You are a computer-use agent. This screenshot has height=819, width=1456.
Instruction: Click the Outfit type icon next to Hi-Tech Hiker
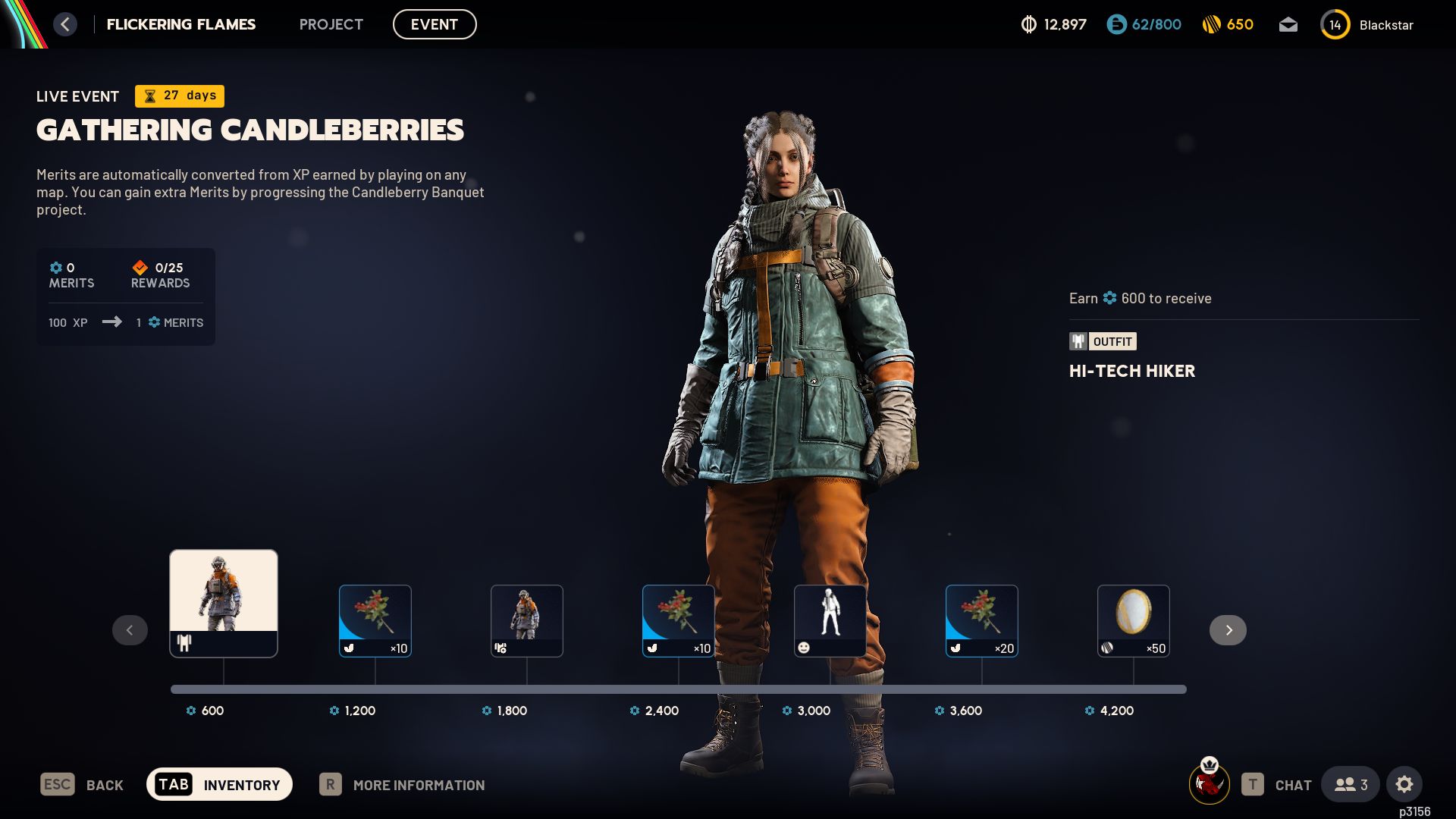[x=1077, y=341]
